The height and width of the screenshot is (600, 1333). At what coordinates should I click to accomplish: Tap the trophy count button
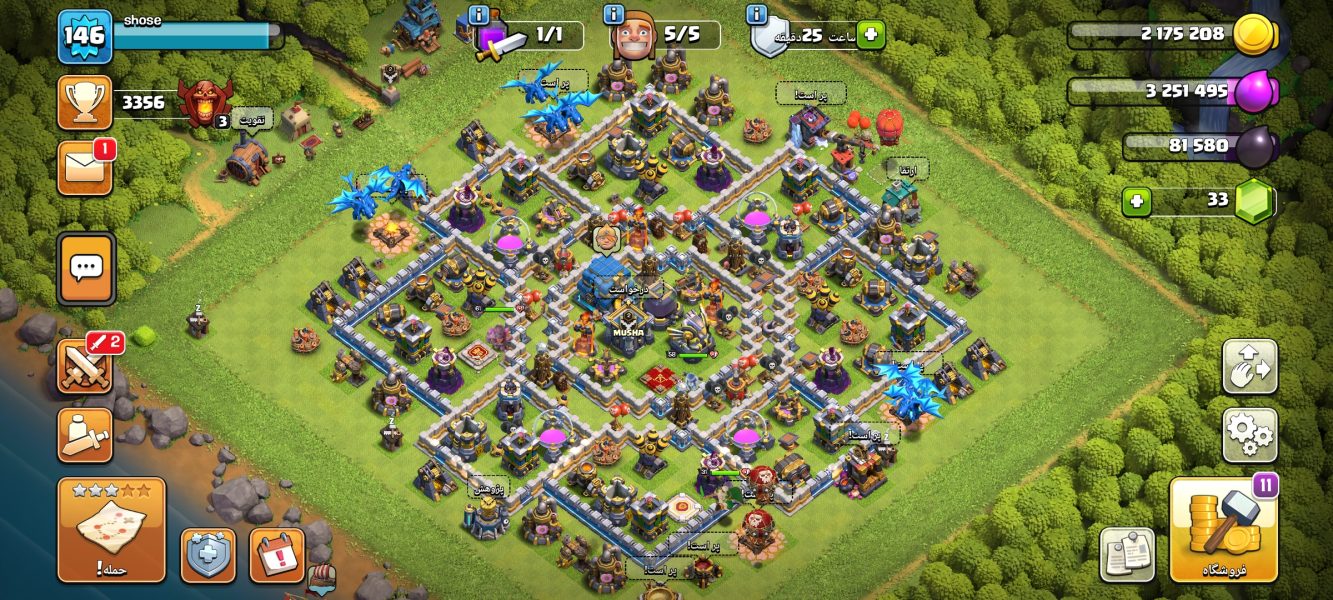(x=85, y=102)
